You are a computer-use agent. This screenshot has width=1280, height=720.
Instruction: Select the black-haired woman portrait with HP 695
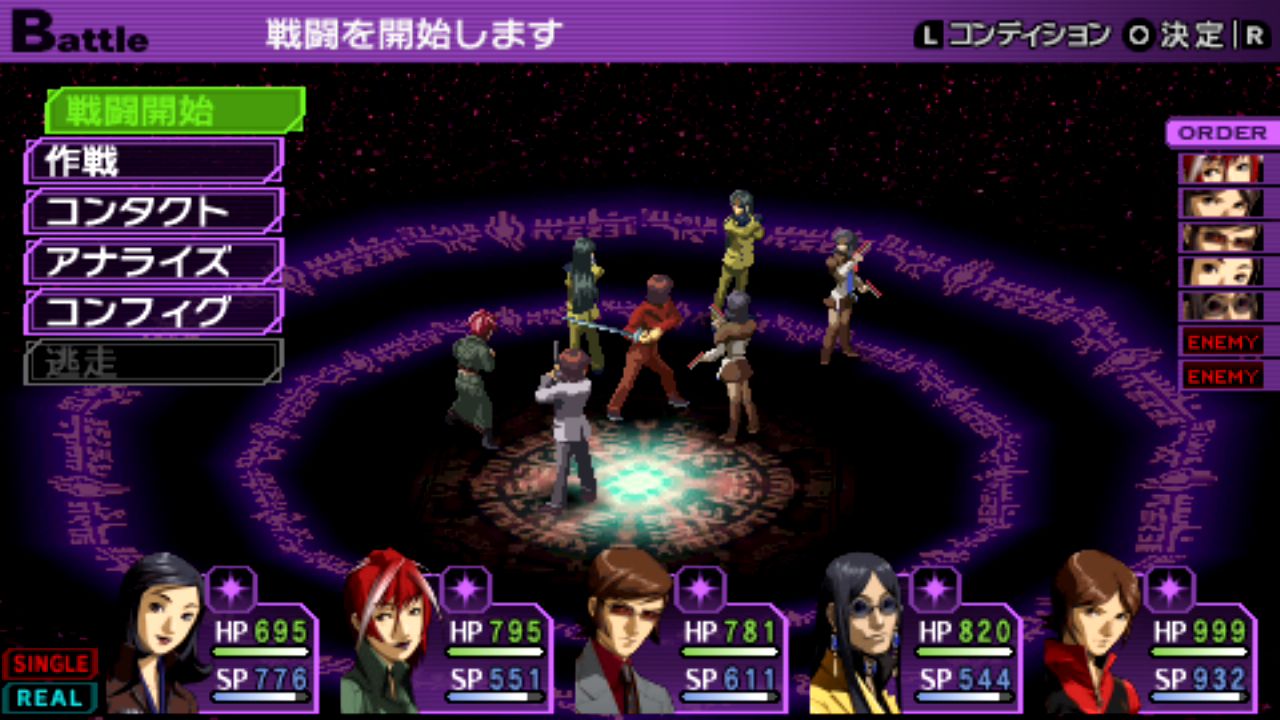click(x=160, y=632)
